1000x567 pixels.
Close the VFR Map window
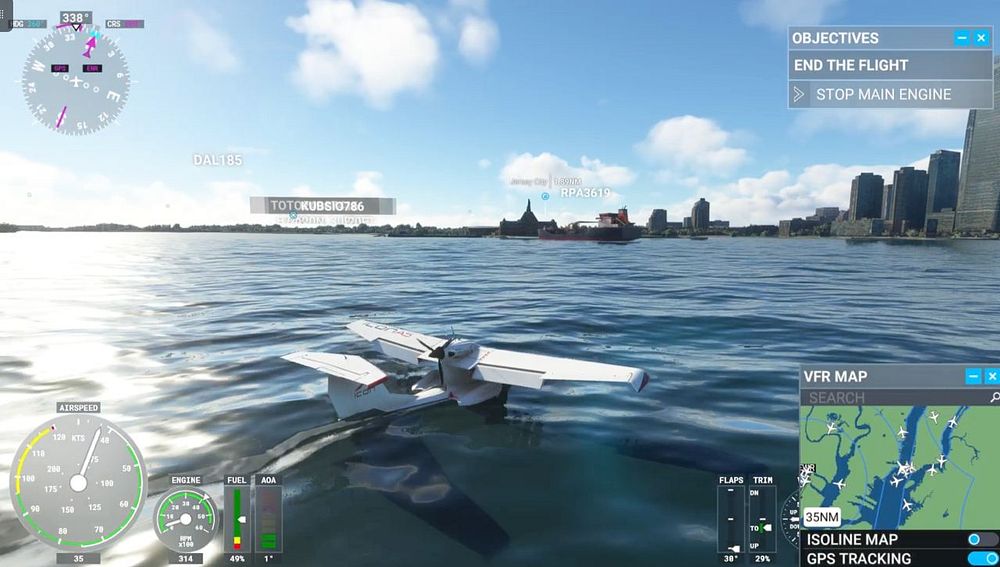coord(992,376)
